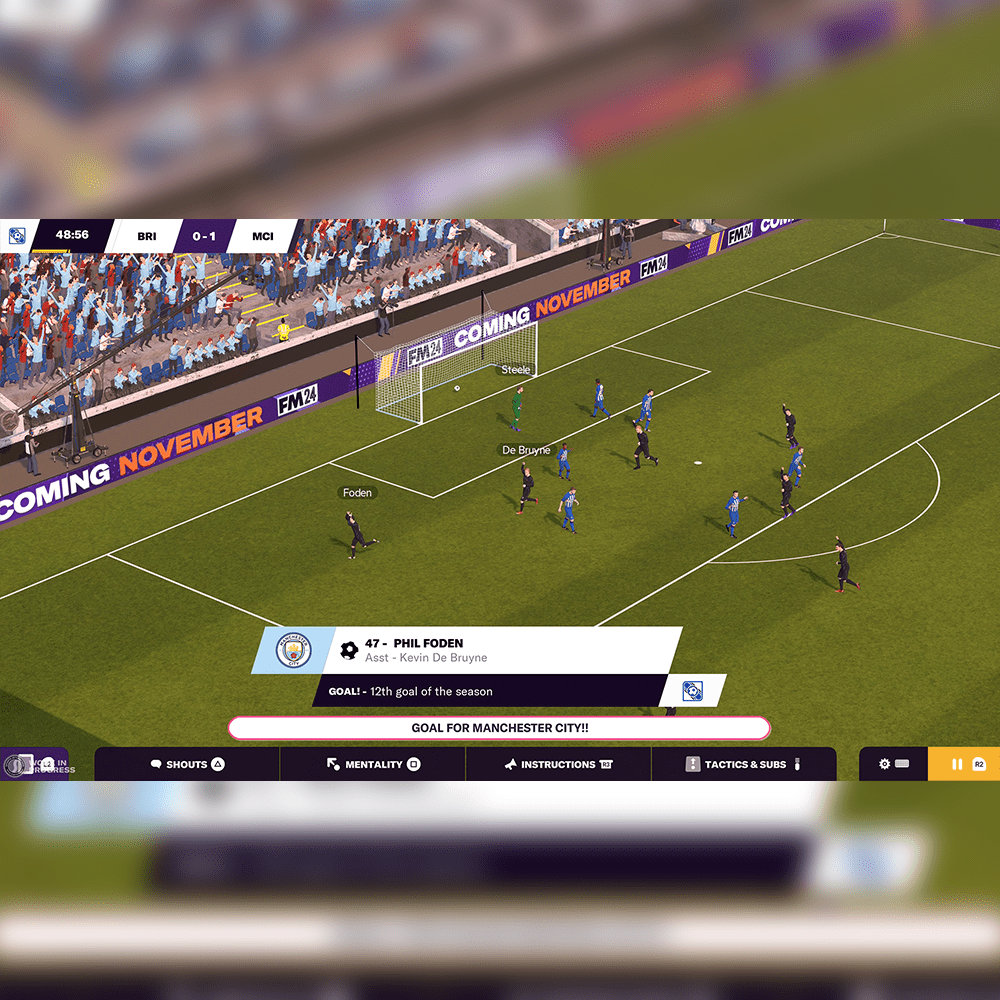Open the team Instructions panel

tap(558, 764)
